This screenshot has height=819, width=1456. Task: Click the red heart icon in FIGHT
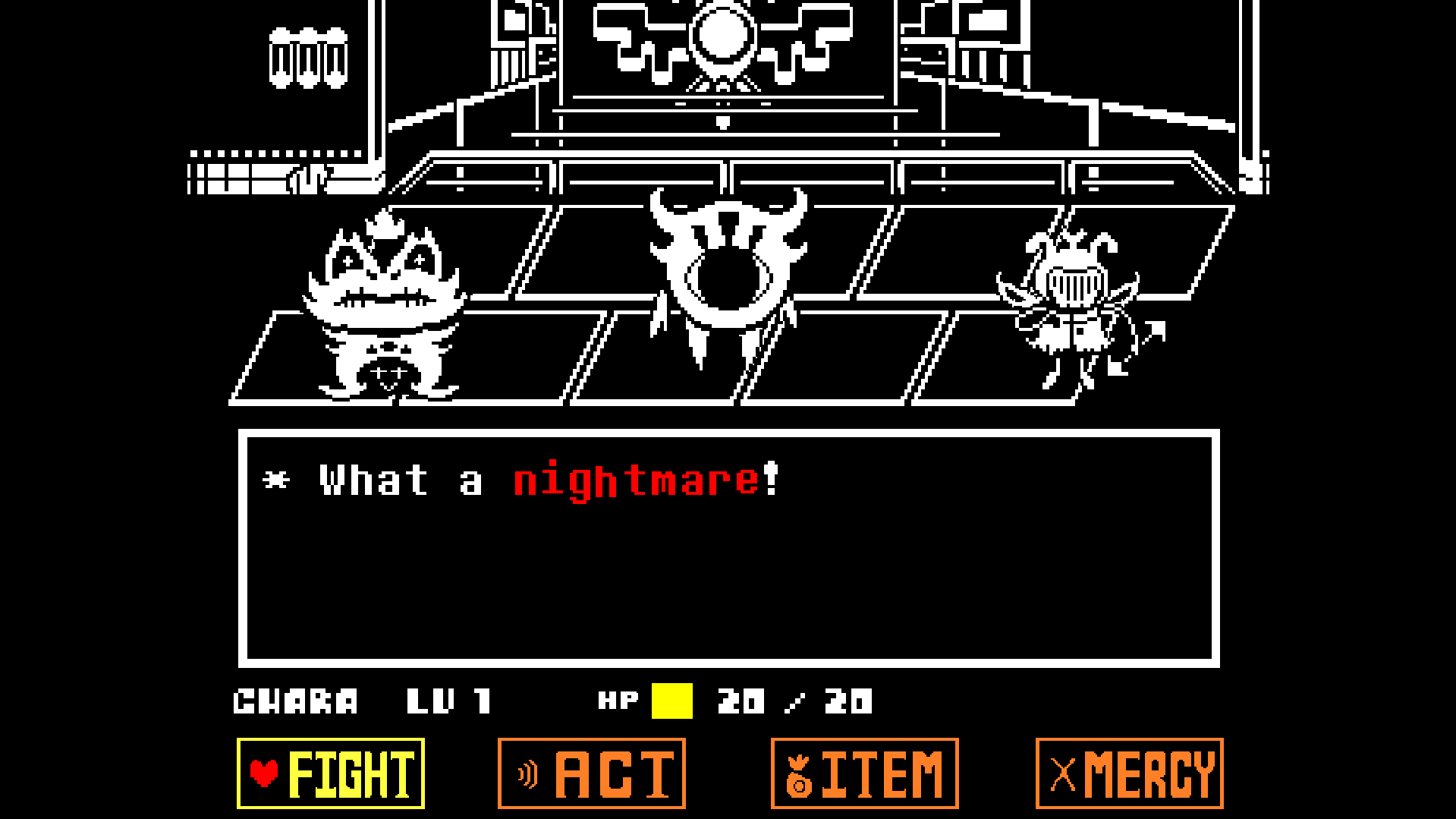(x=264, y=773)
